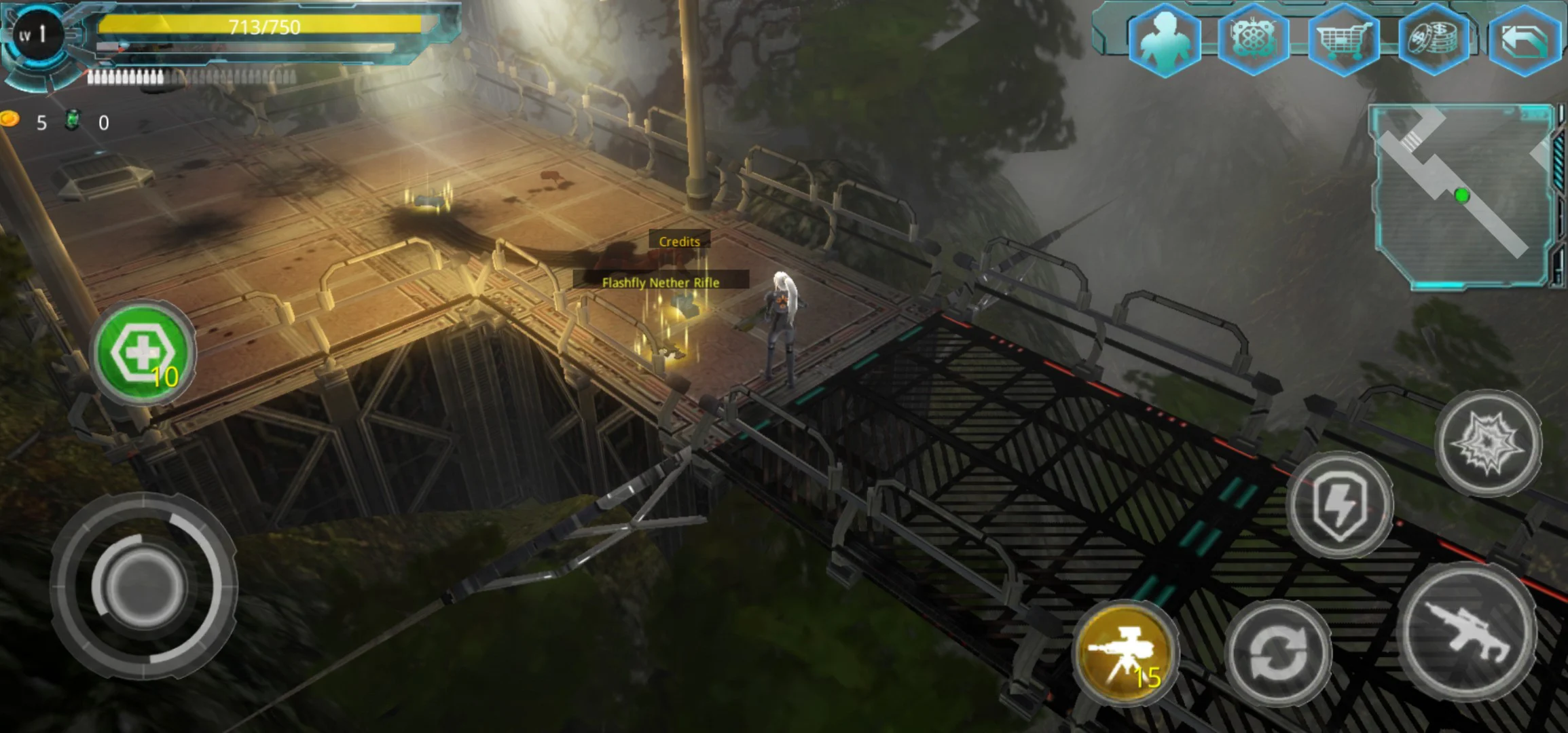Open the coins currency menu
The width and height of the screenshot is (1568, 733).
point(1433,39)
